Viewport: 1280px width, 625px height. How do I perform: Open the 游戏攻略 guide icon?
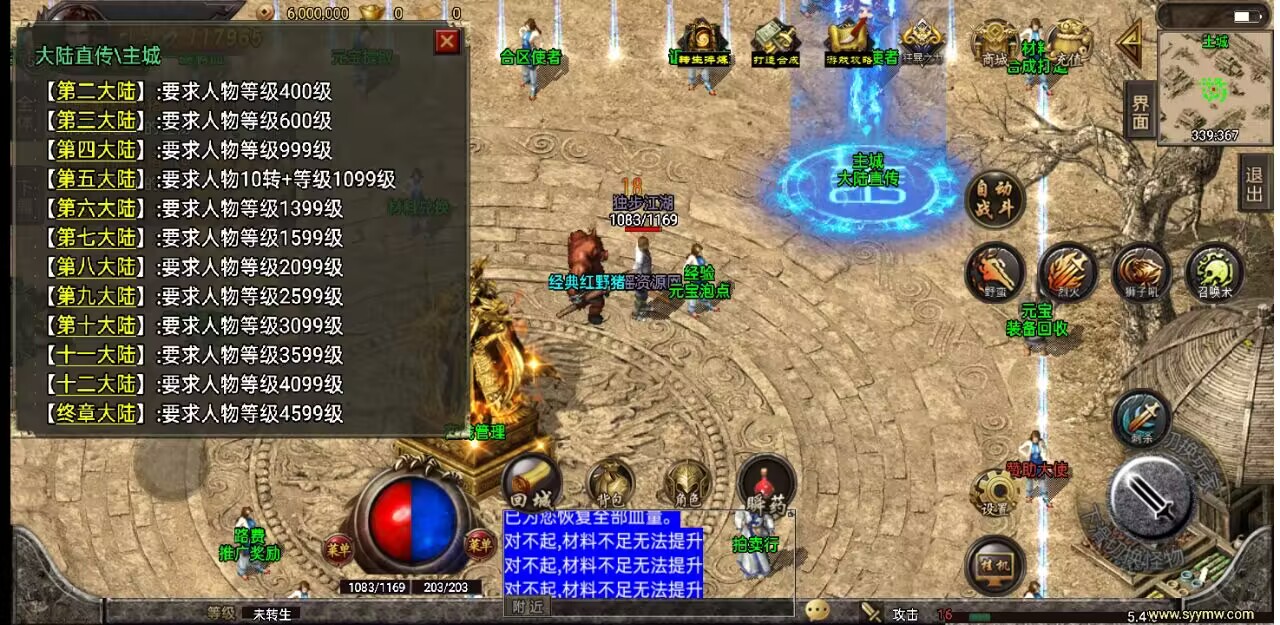tap(849, 43)
